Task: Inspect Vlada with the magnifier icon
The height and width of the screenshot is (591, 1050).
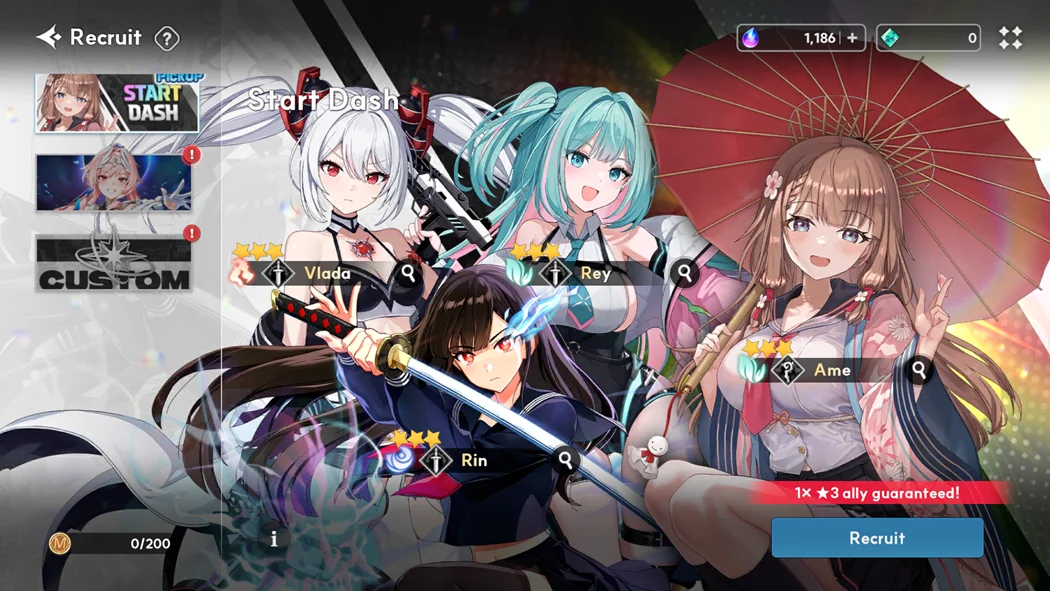Action: click(x=408, y=272)
